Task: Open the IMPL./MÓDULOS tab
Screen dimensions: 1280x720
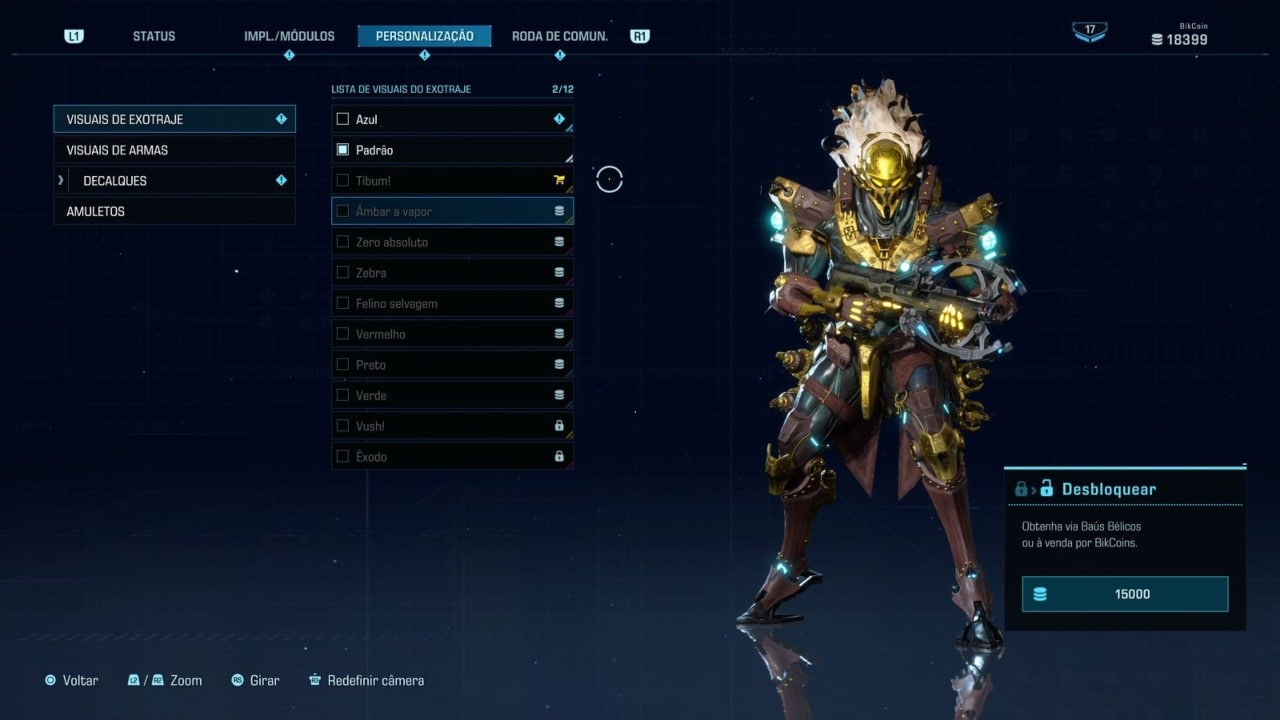Action: click(289, 36)
